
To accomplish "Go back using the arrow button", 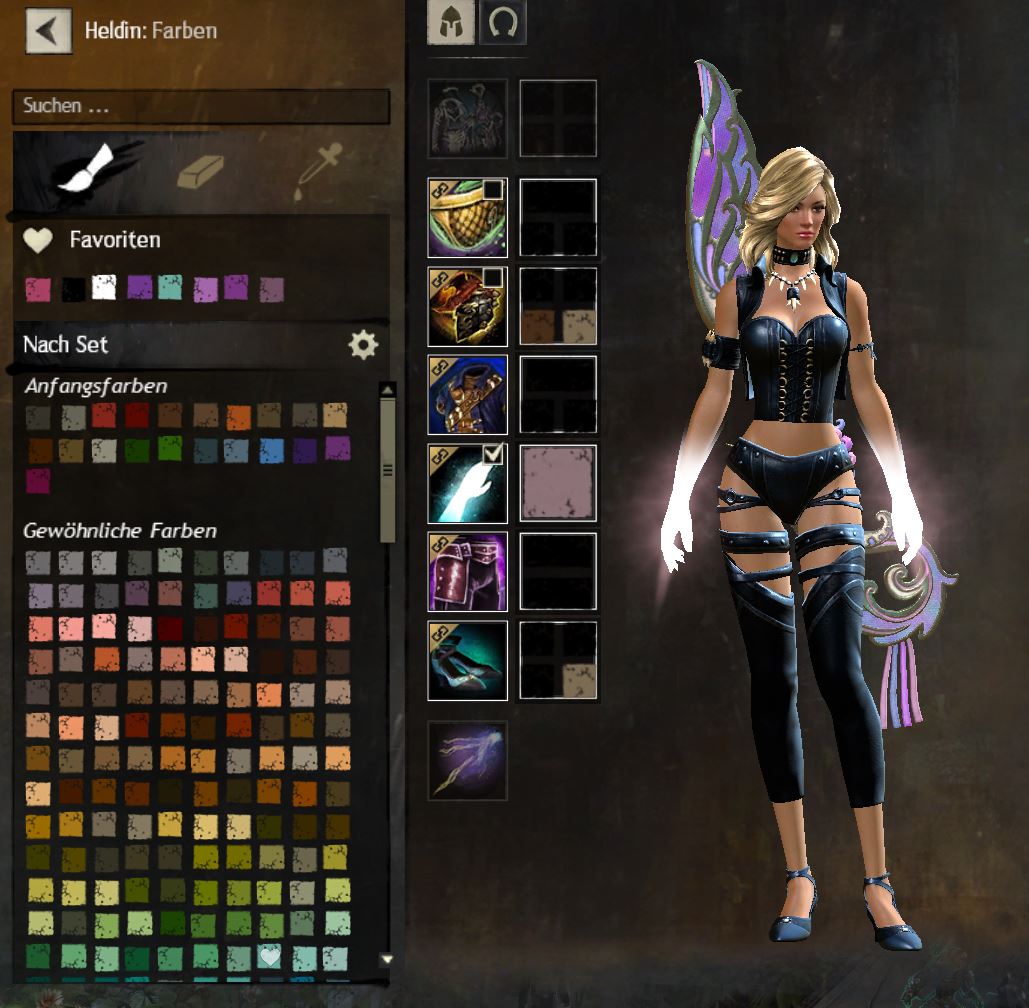I will tap(48, 30).
